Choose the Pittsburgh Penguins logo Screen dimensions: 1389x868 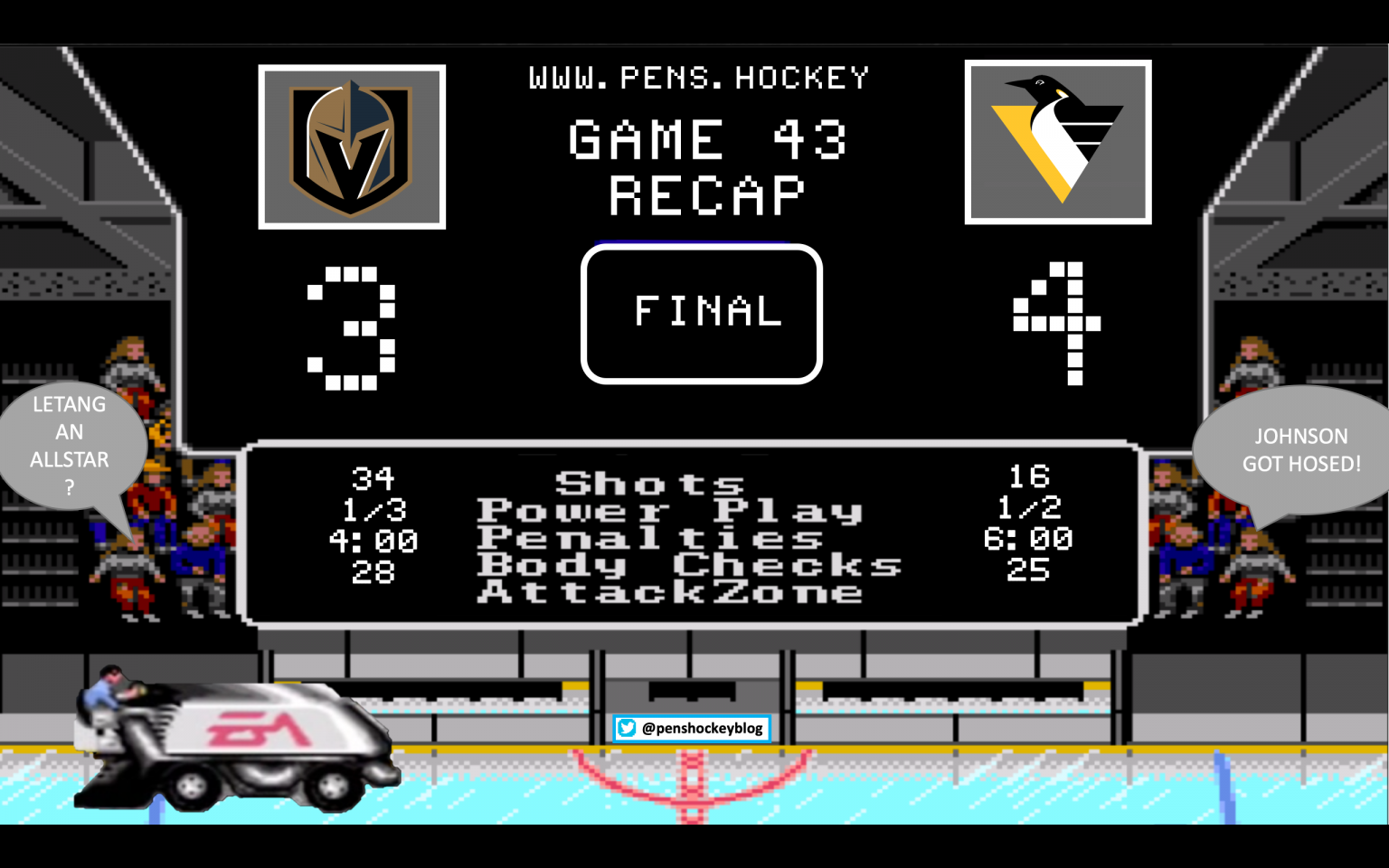click(x=1057, y=142)
